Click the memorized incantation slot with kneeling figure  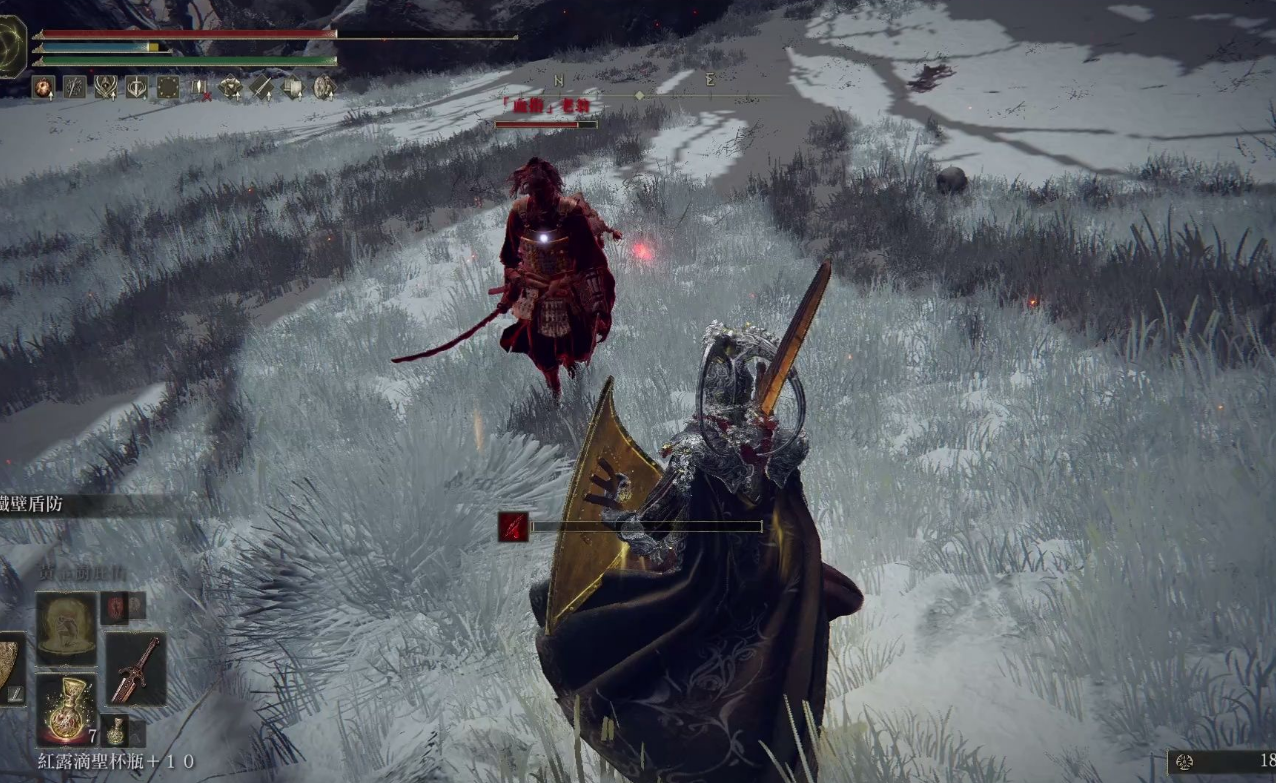point(67,629)
